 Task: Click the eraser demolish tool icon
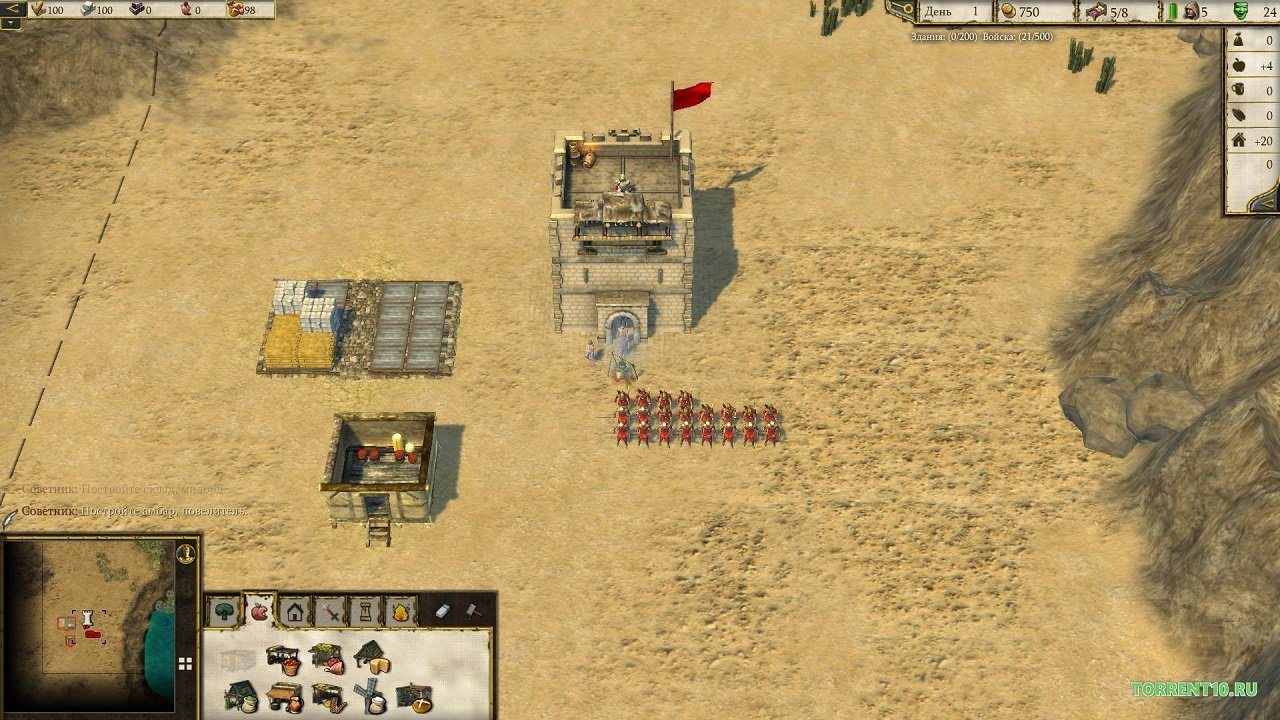[441, 610]
